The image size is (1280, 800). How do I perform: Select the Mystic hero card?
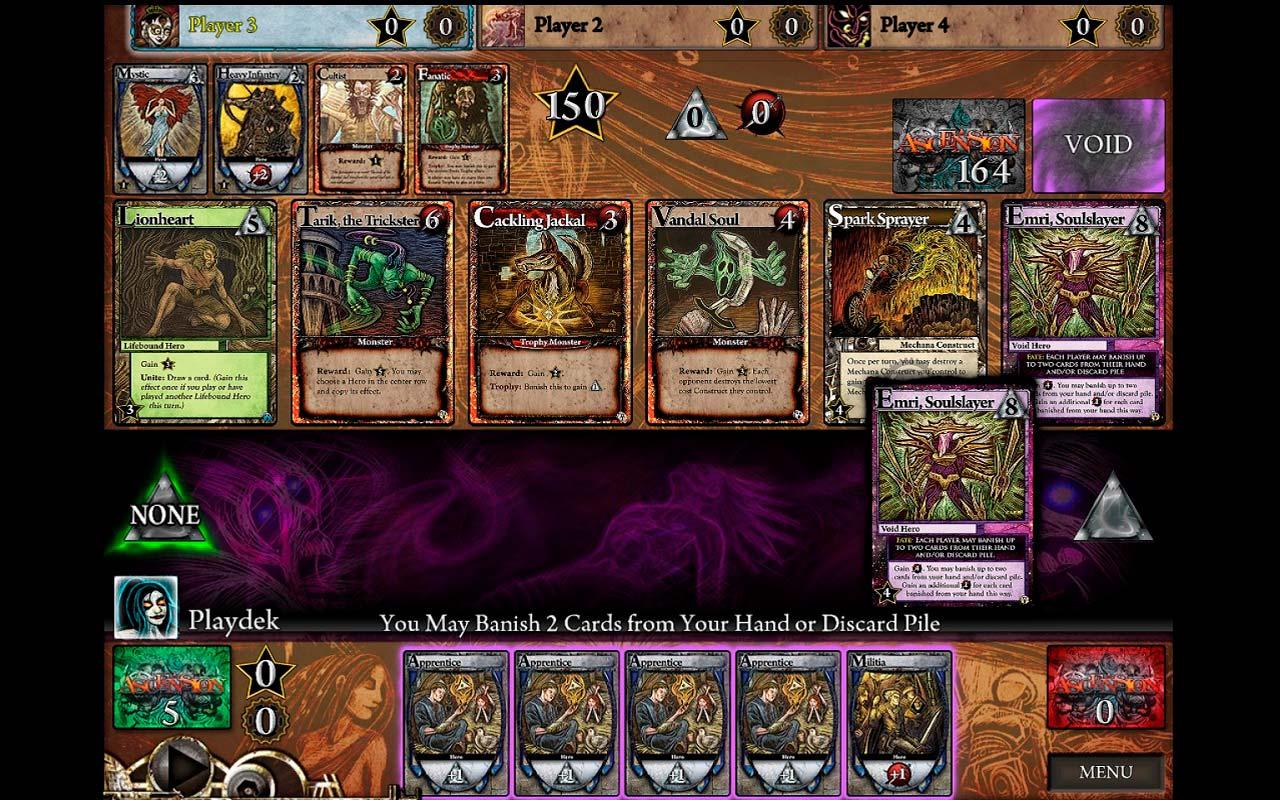pyautogui.click(x=160, y=129)
